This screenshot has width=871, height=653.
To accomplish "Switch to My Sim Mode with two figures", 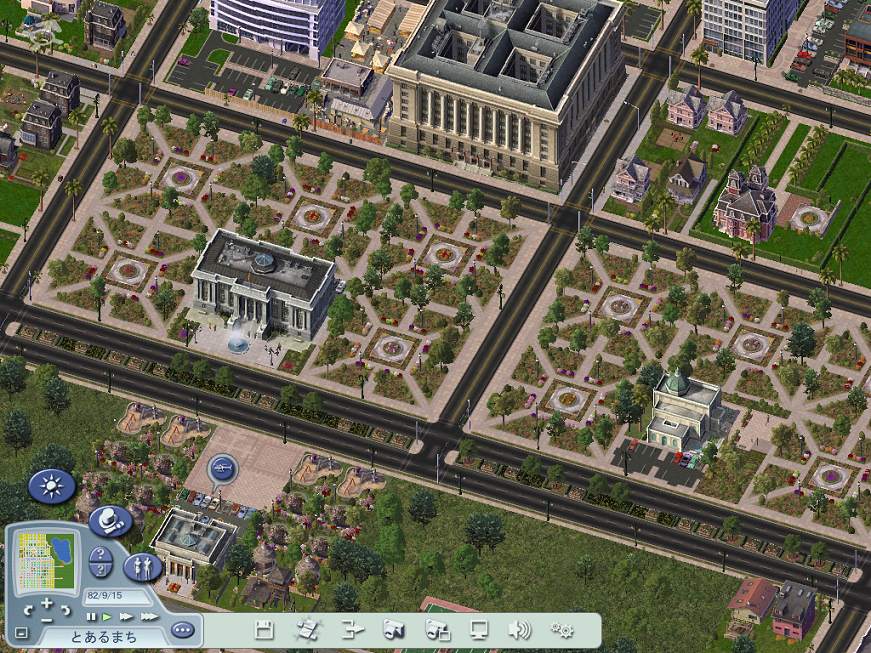I will pos(142,567).
